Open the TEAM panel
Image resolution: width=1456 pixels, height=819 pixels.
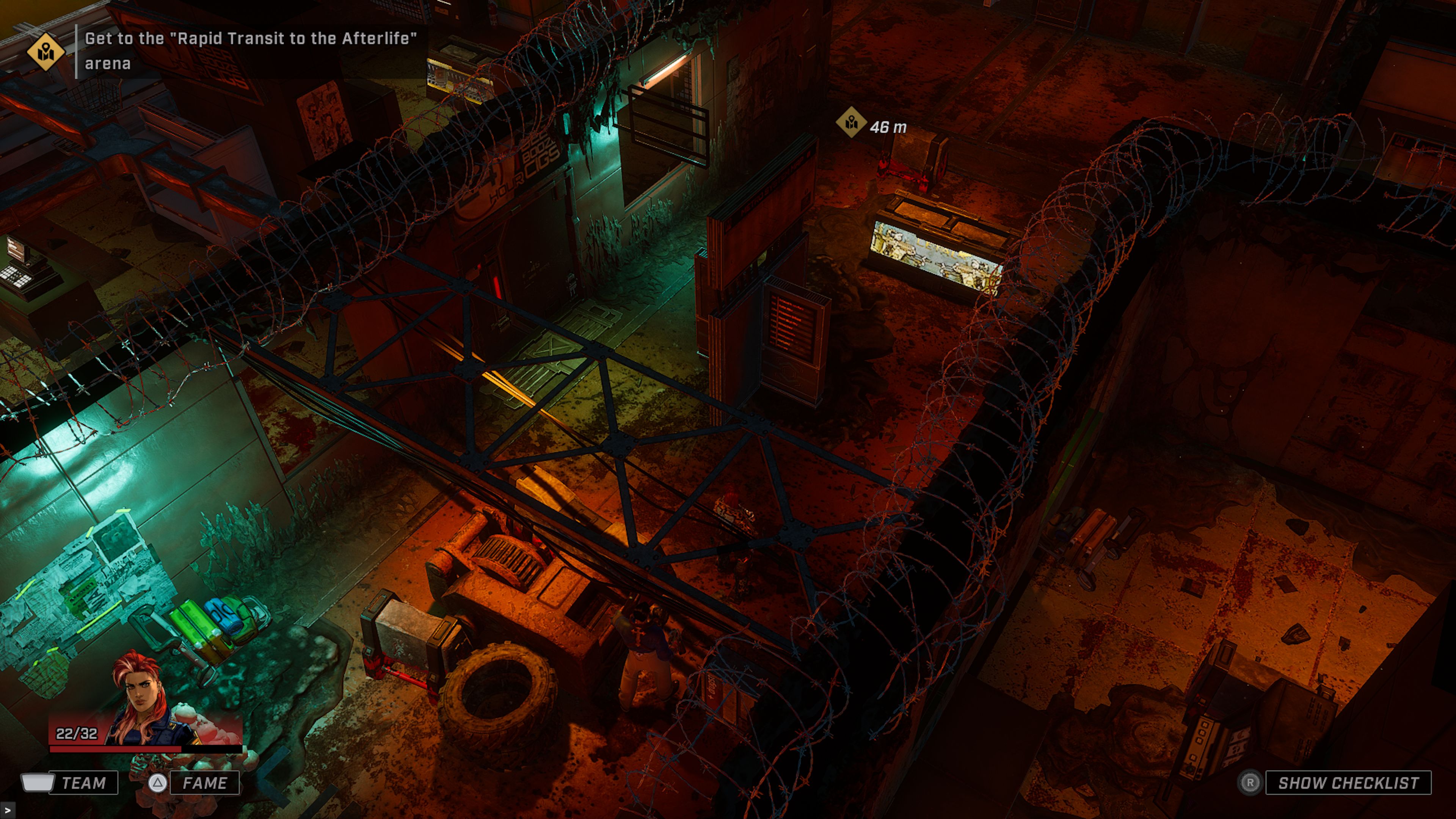[x=85, y=783]
